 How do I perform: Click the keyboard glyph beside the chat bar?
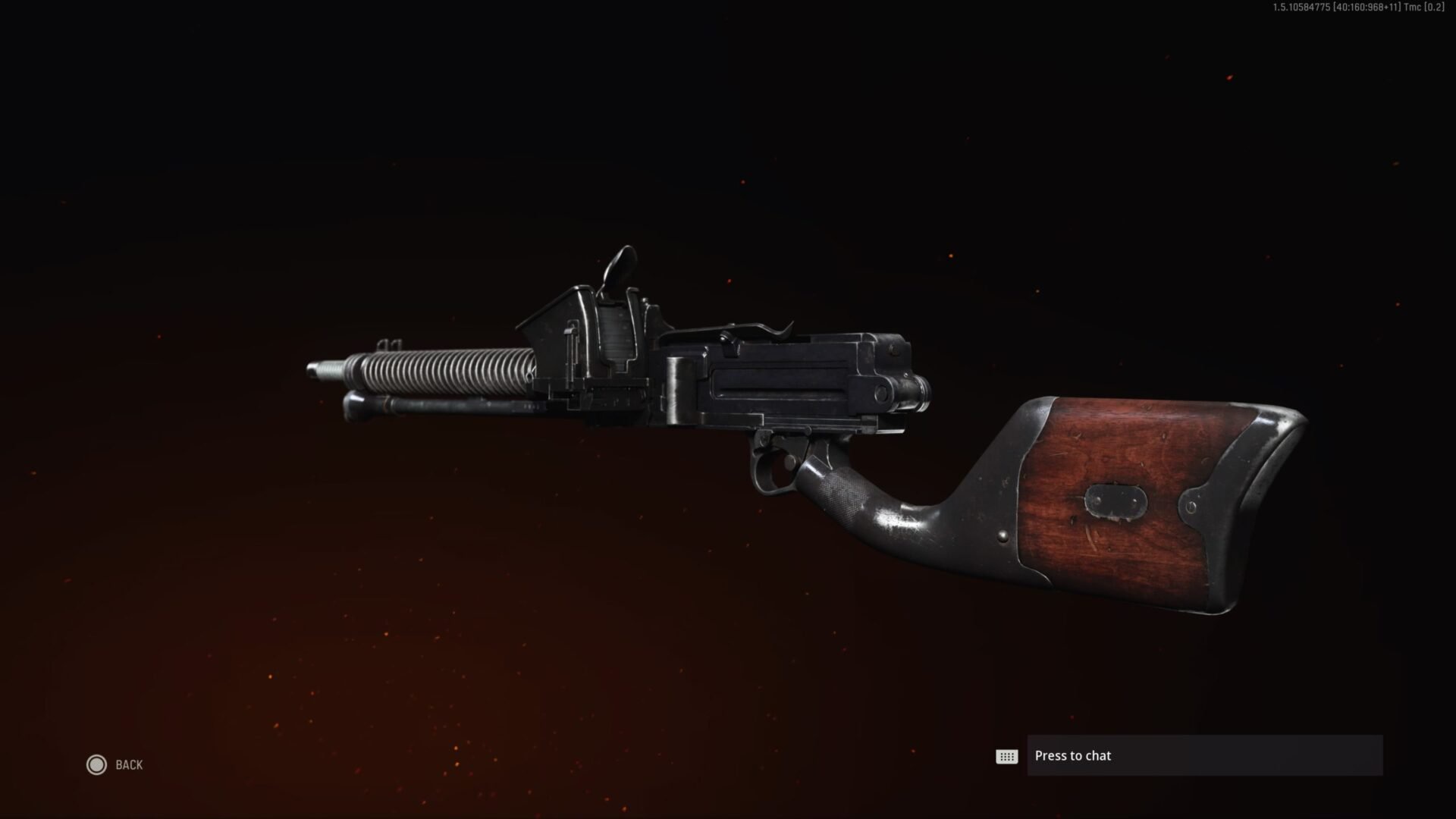pos(1006,756)
